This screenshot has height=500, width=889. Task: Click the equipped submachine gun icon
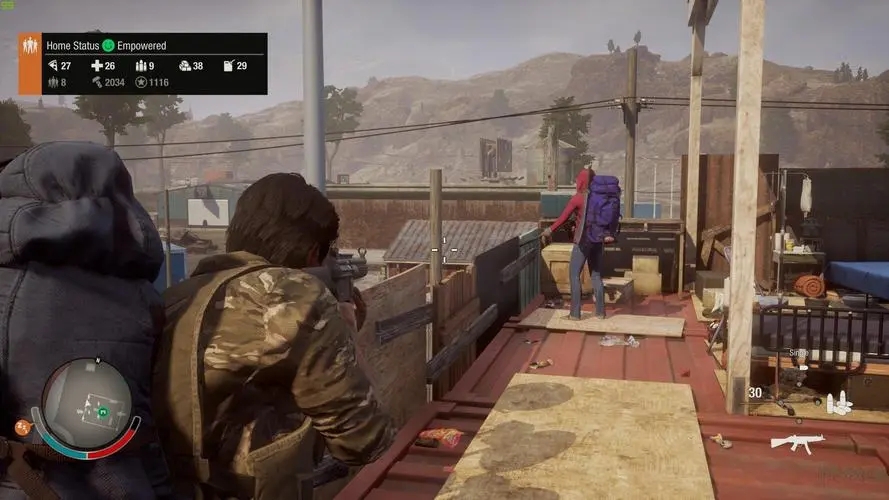[x=797, y=442]
